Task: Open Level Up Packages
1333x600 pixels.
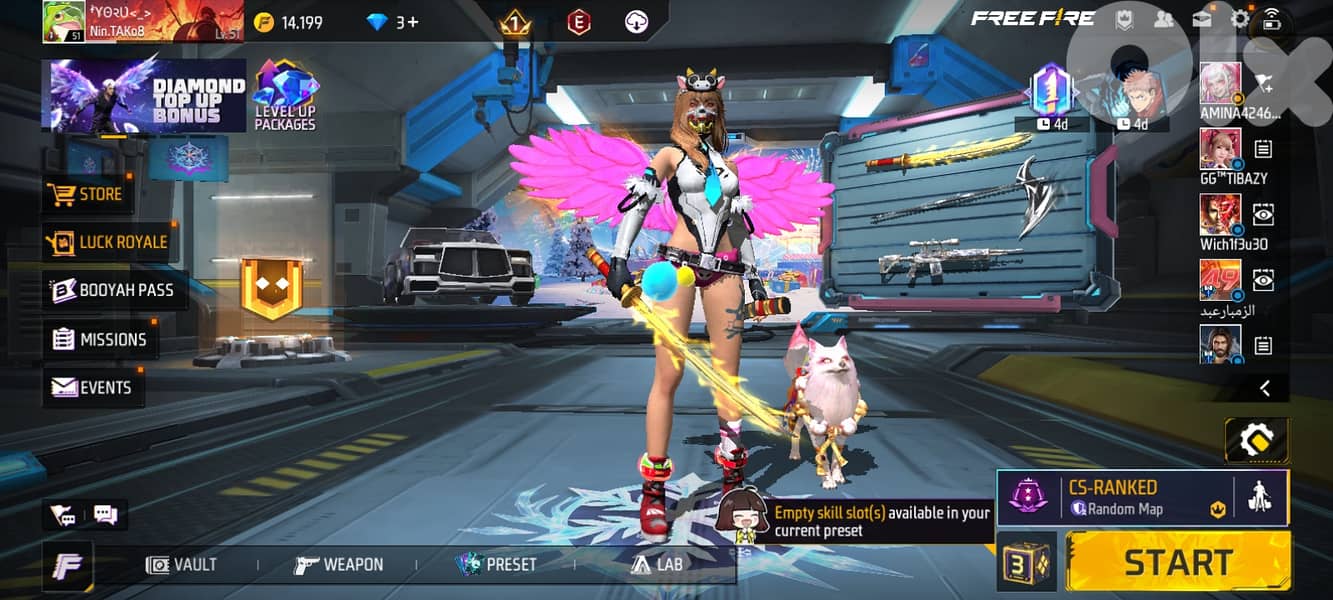Action: (x=285, y=97)
